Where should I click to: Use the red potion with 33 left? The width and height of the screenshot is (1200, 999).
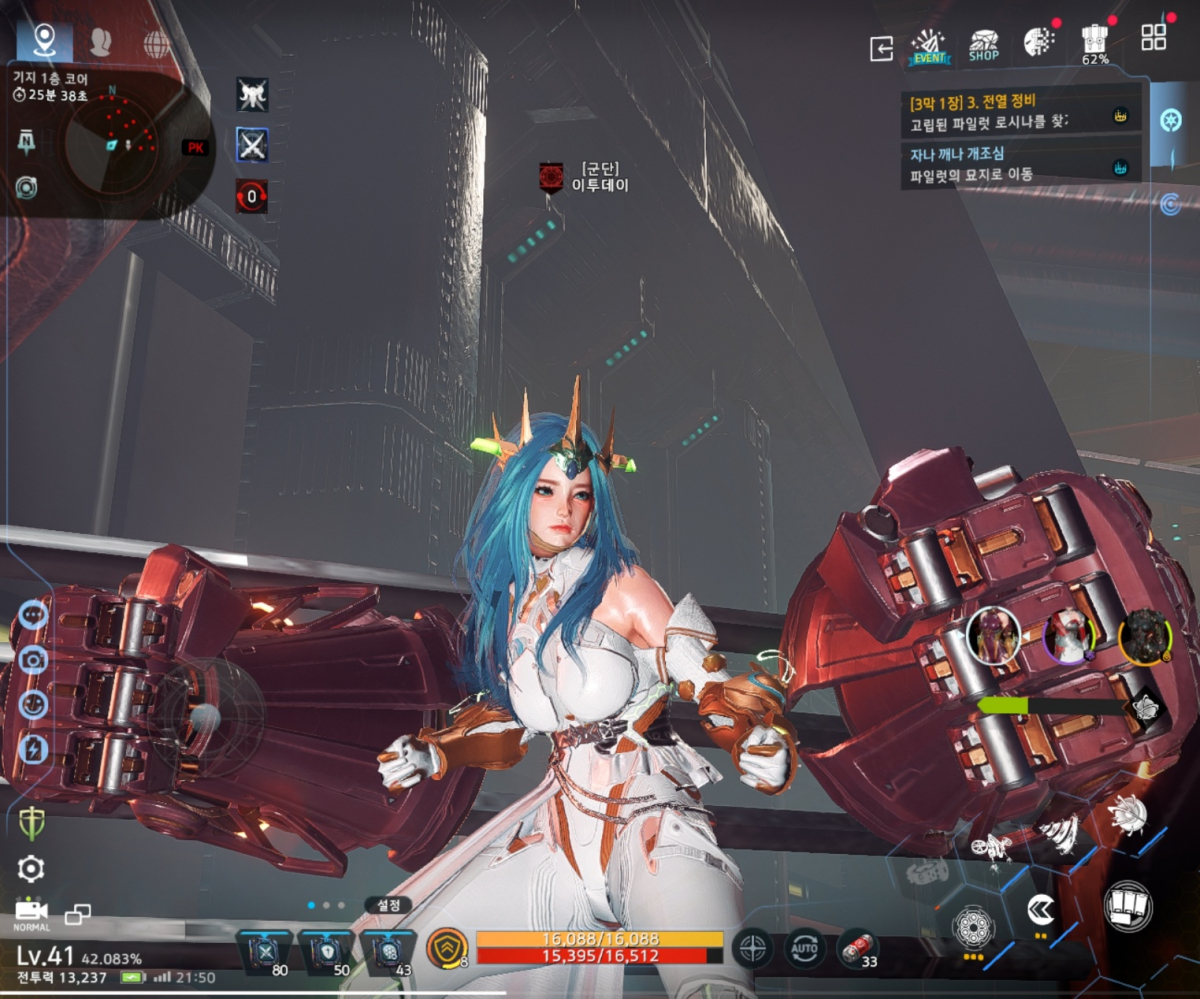point(856,946)
